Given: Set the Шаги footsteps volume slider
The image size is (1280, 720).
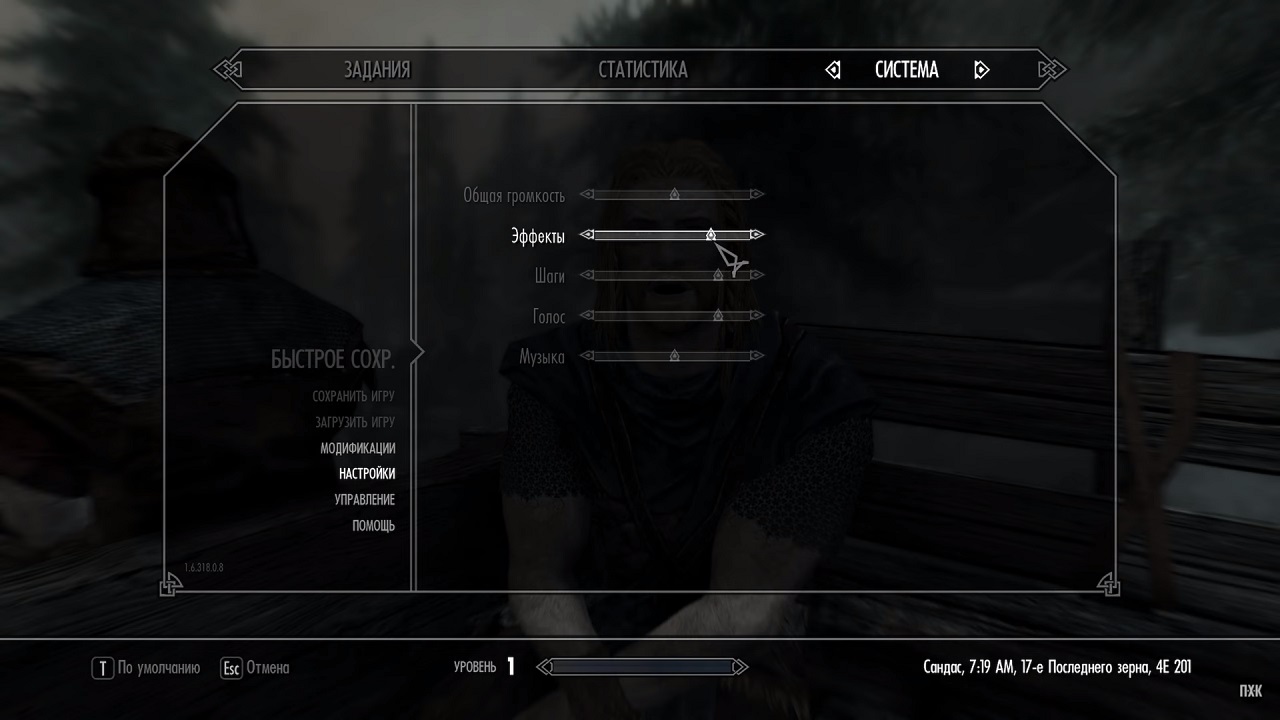Looking at the screenshot, I should [672, 275].
